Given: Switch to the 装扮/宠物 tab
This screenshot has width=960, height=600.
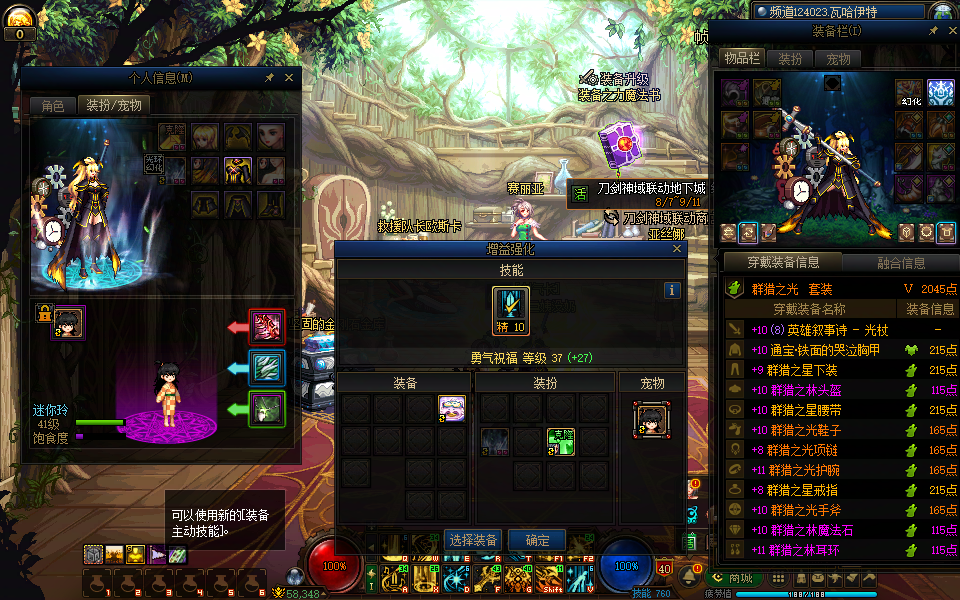Looking at the screenshot, I should coord(114,105).
